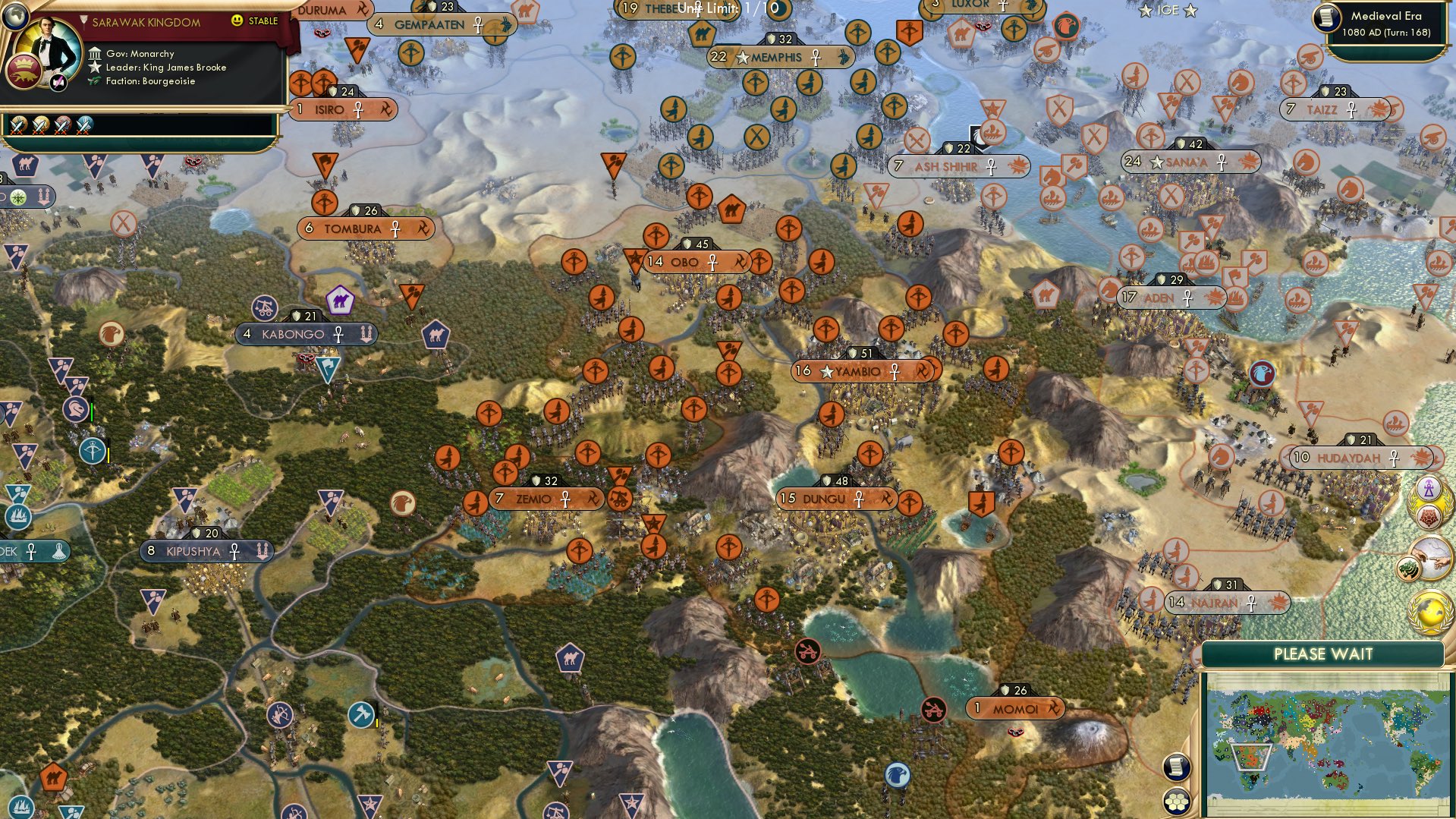This screenshot has width=1456, height=819.
Task: Toggle the hex grid overlay
Action: (x=1176, y=802)
